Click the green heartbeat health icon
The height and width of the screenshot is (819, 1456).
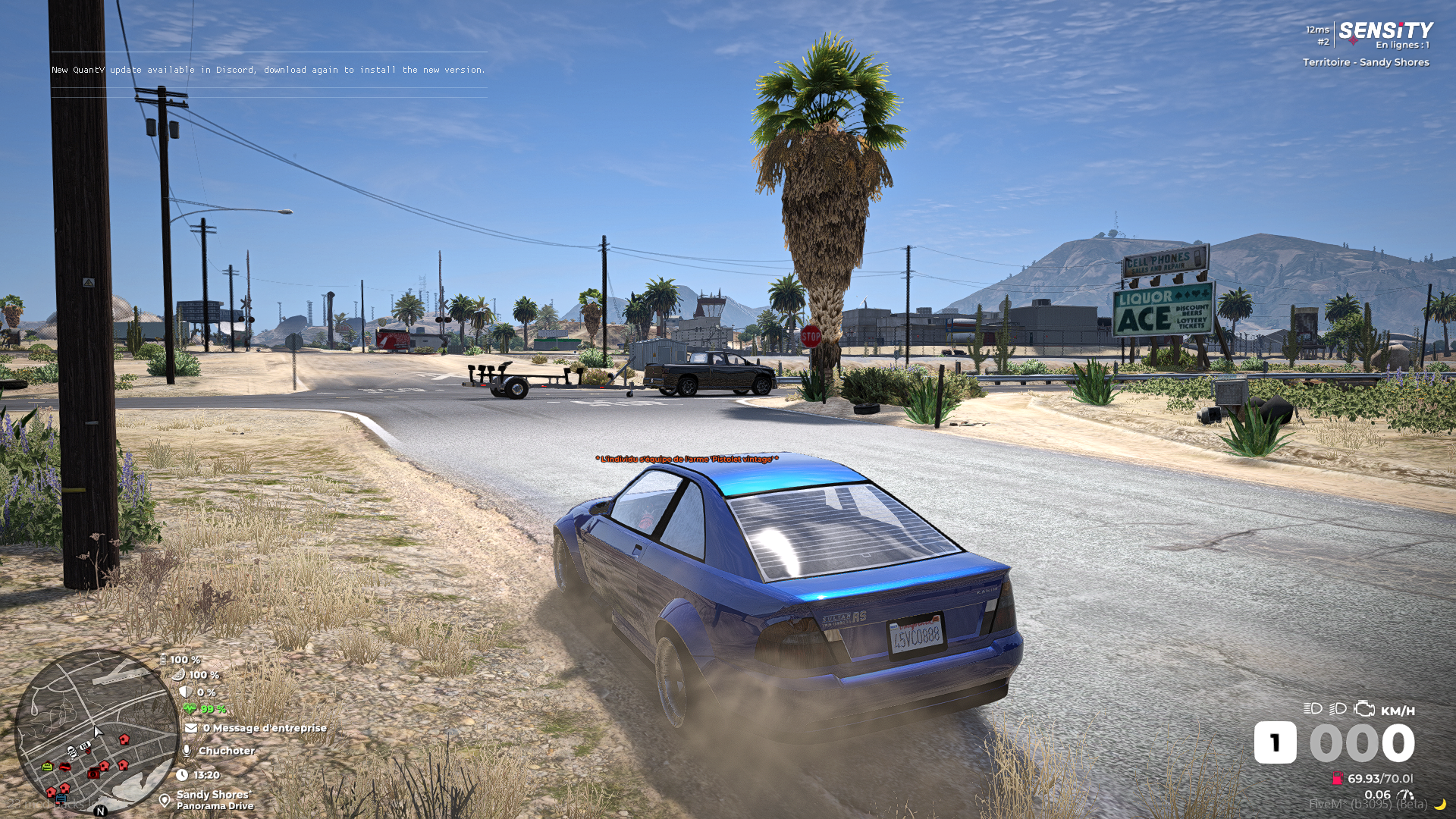click(x=190, y=709)
